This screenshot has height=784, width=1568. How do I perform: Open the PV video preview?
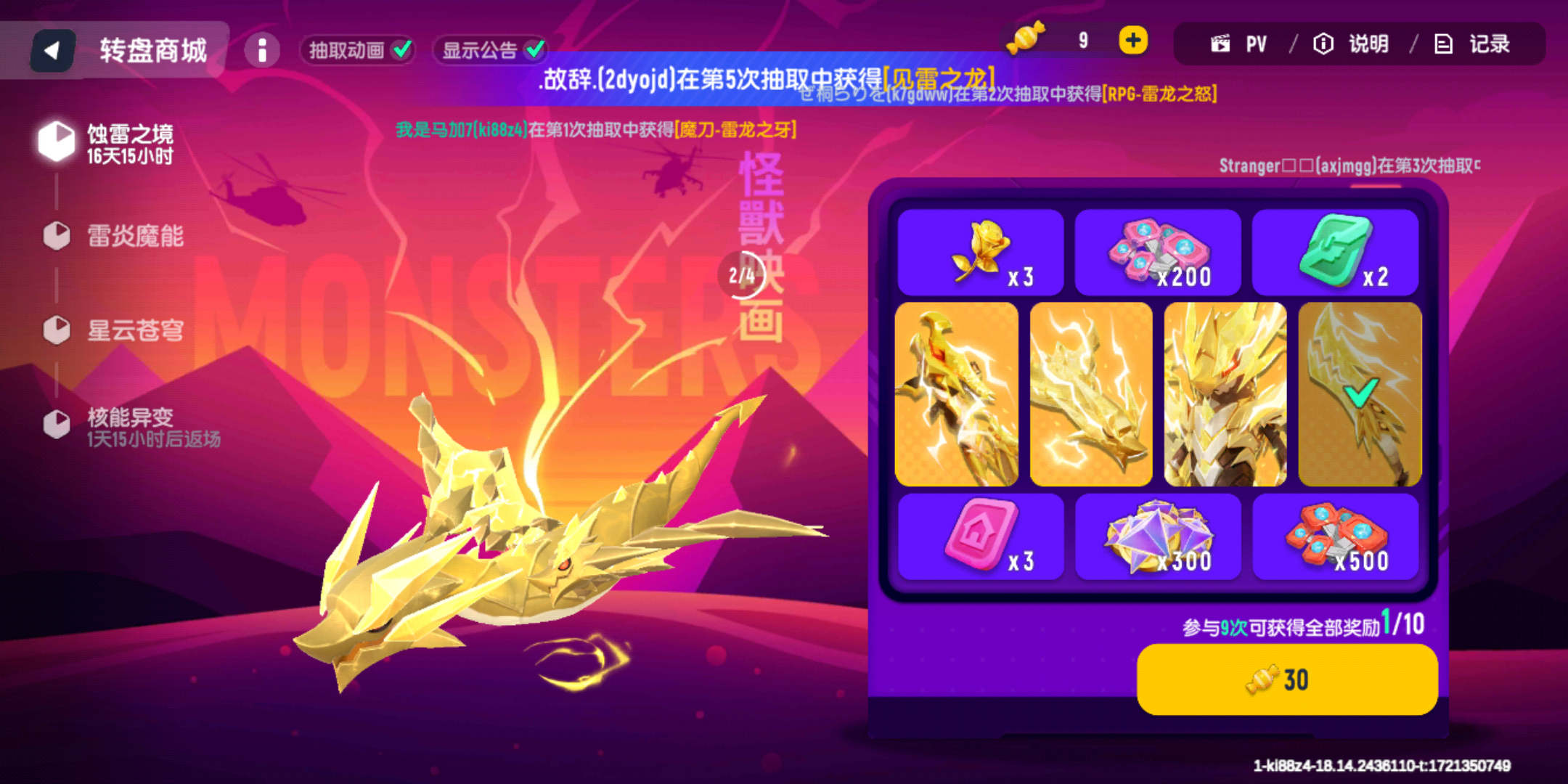[x=1238, y=44]
